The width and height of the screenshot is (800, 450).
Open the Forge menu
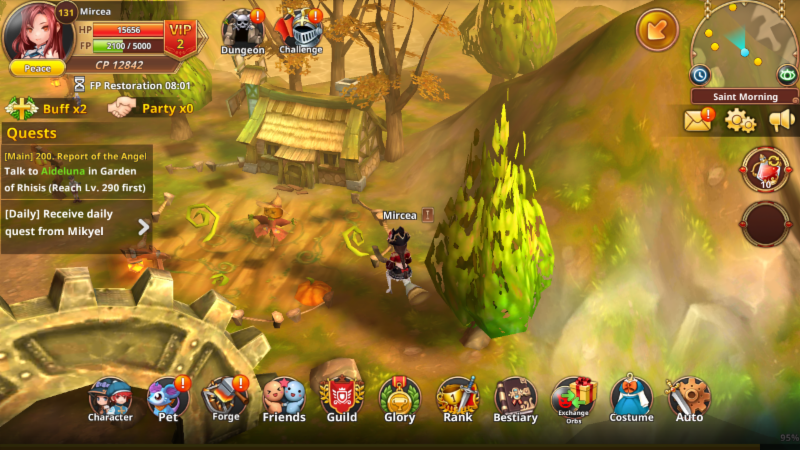(x=226, y=398)
